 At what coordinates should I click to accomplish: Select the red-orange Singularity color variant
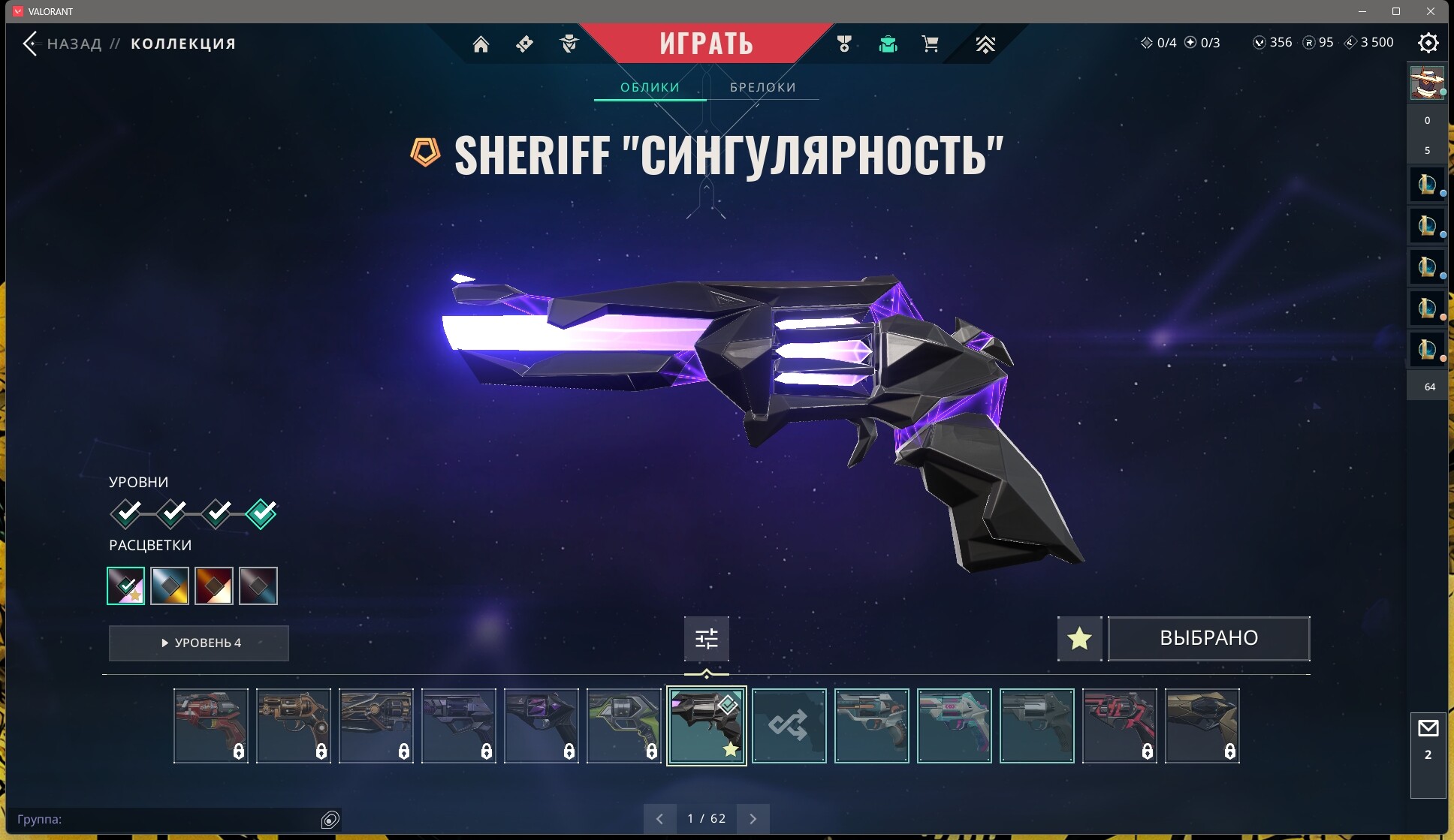214,586
